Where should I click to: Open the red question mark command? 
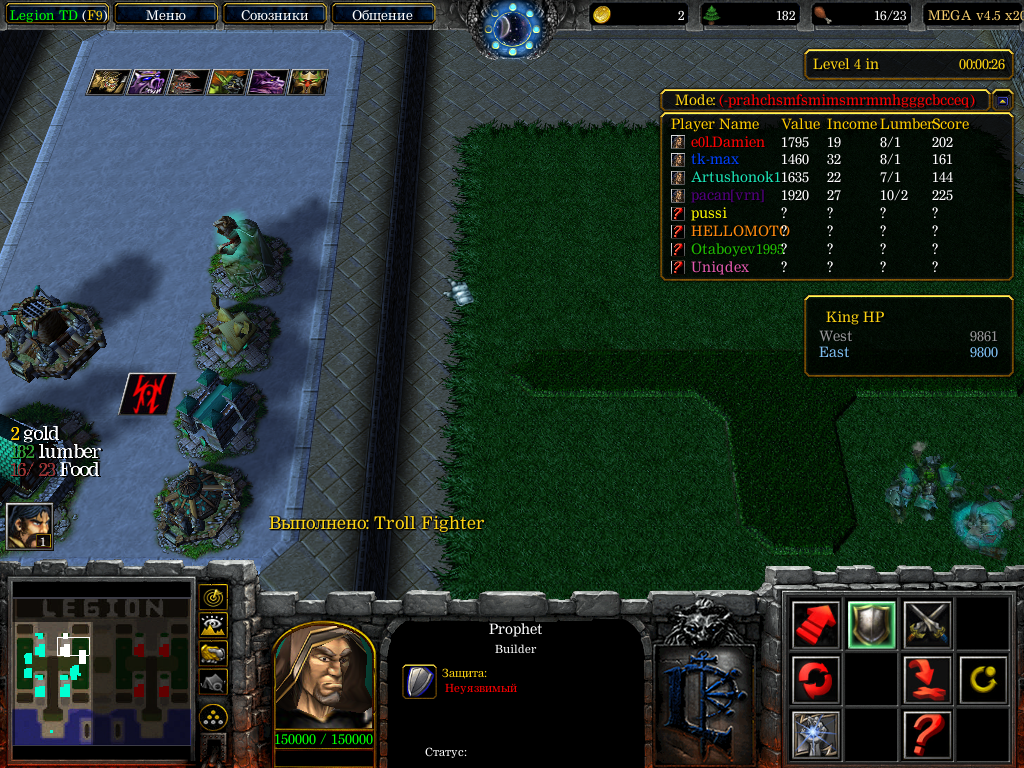click(927, 735)
